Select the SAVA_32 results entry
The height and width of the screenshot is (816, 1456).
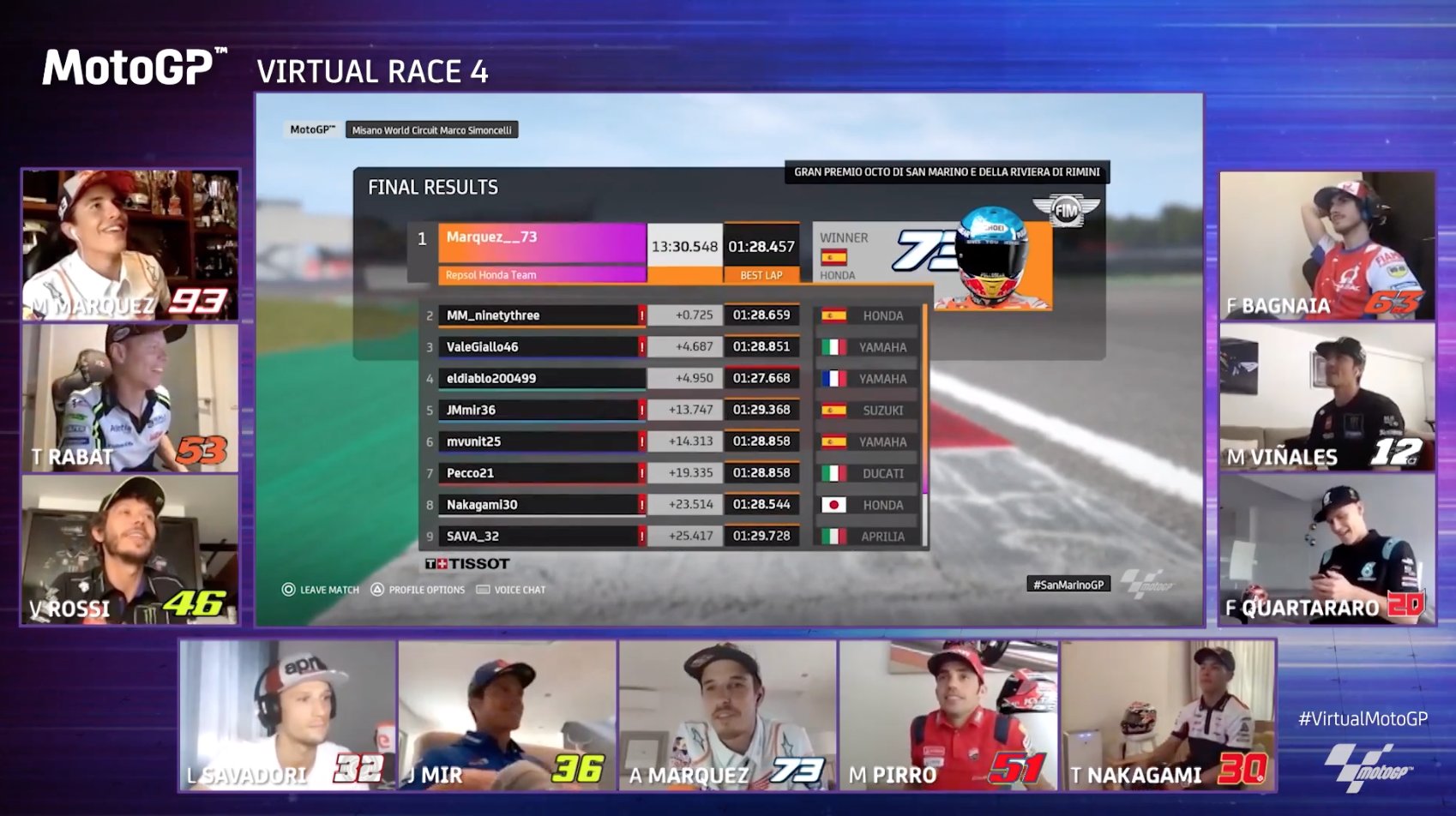click(x=540, y=537)
